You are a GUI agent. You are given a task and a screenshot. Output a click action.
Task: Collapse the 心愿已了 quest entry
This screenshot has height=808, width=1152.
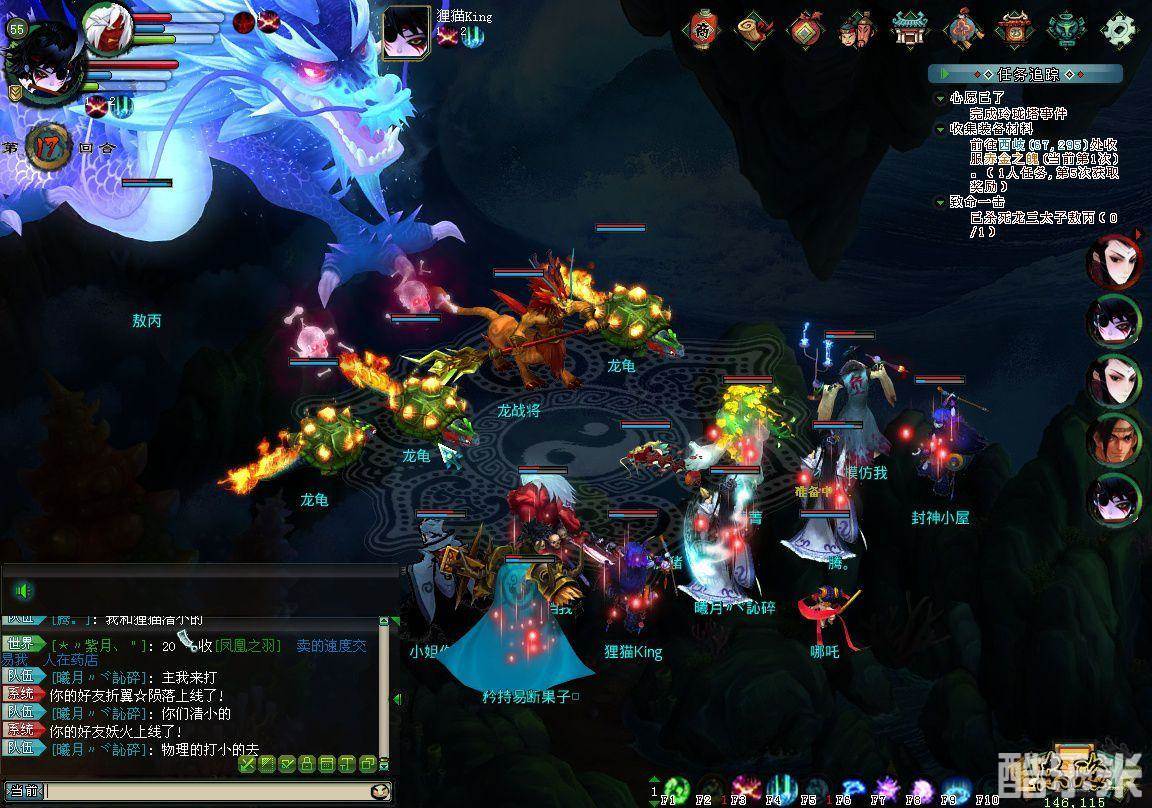point(940,98)
